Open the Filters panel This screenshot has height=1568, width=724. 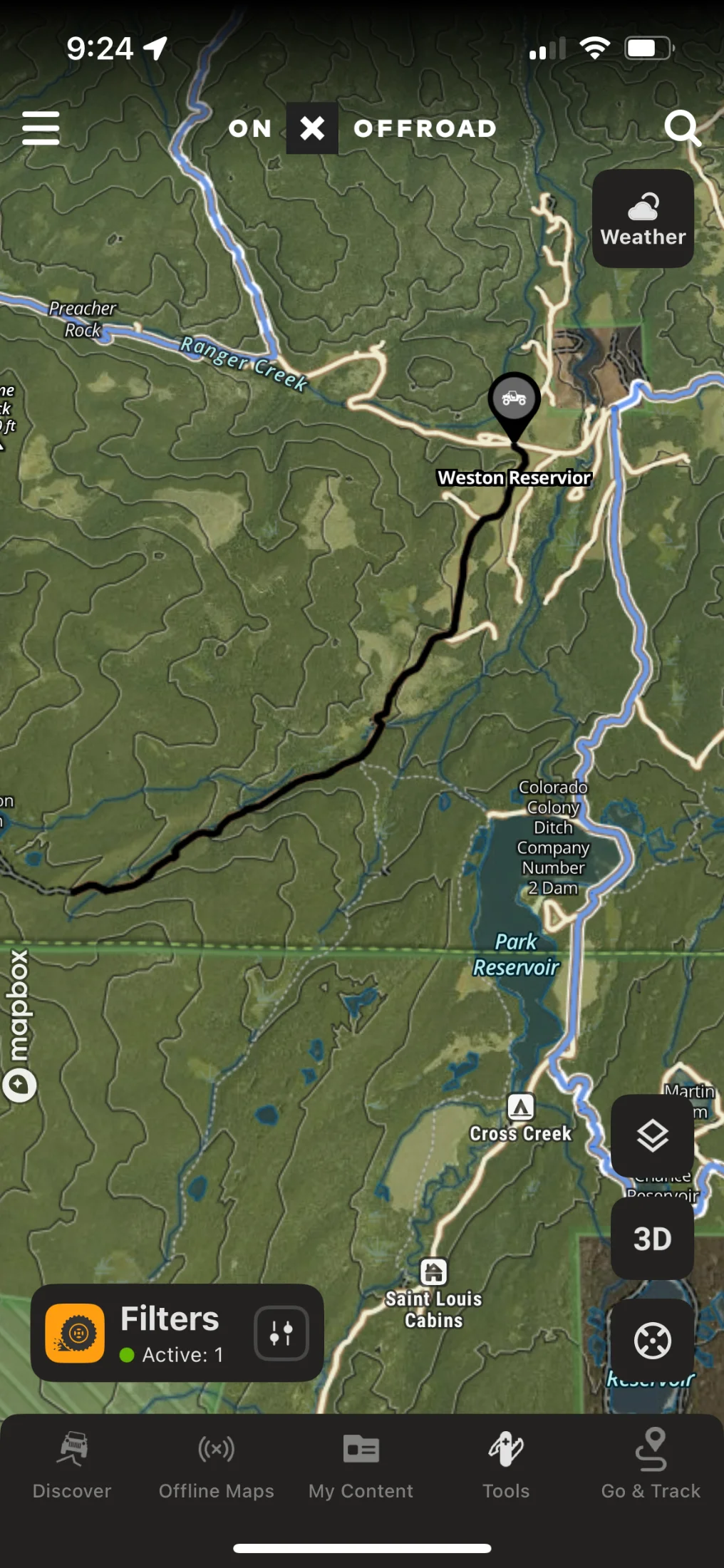click(x=170, y=1332)
